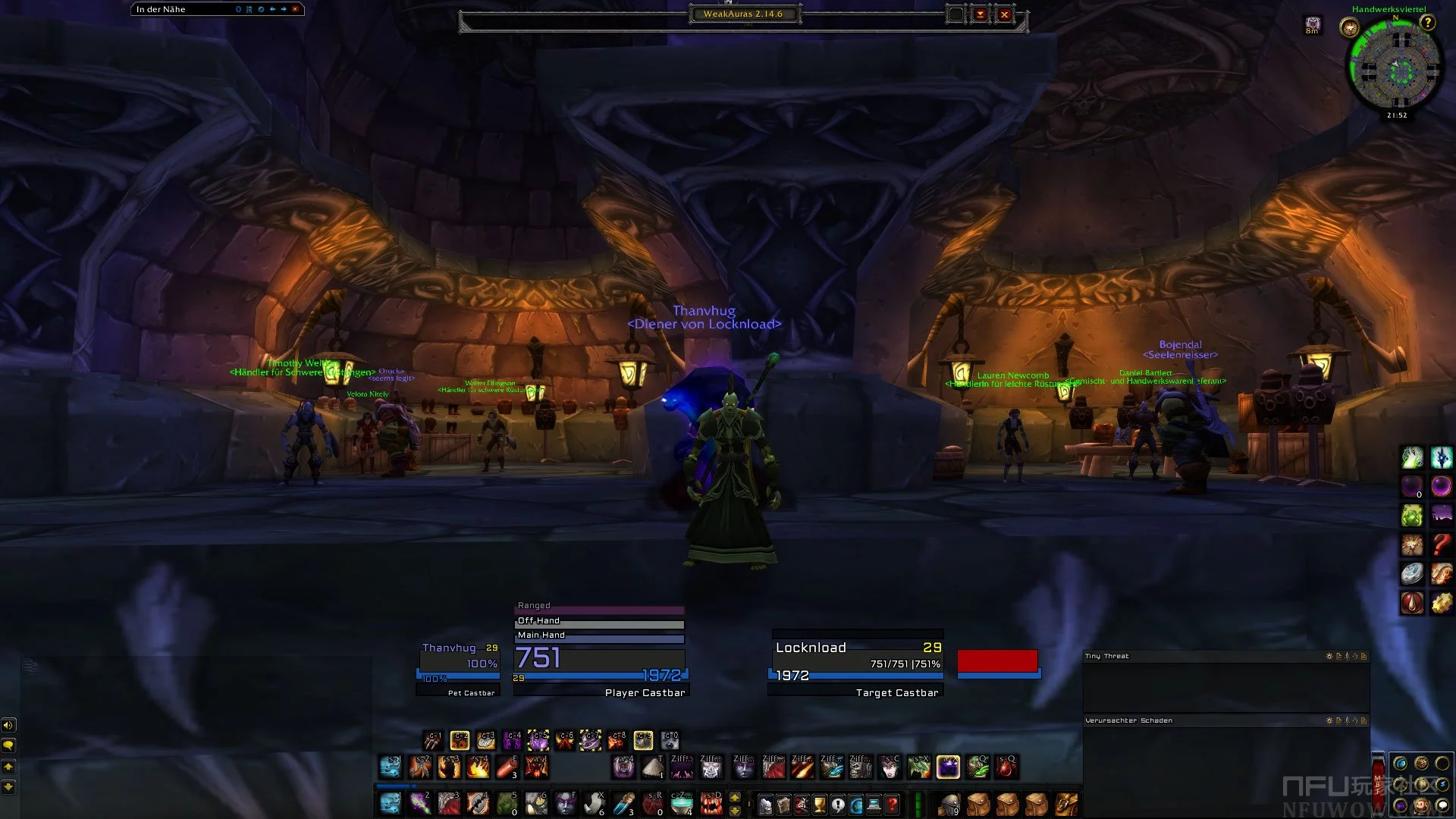Open the computer-screen game menu button
The image size is (1456, 819).
pos(874,804)
